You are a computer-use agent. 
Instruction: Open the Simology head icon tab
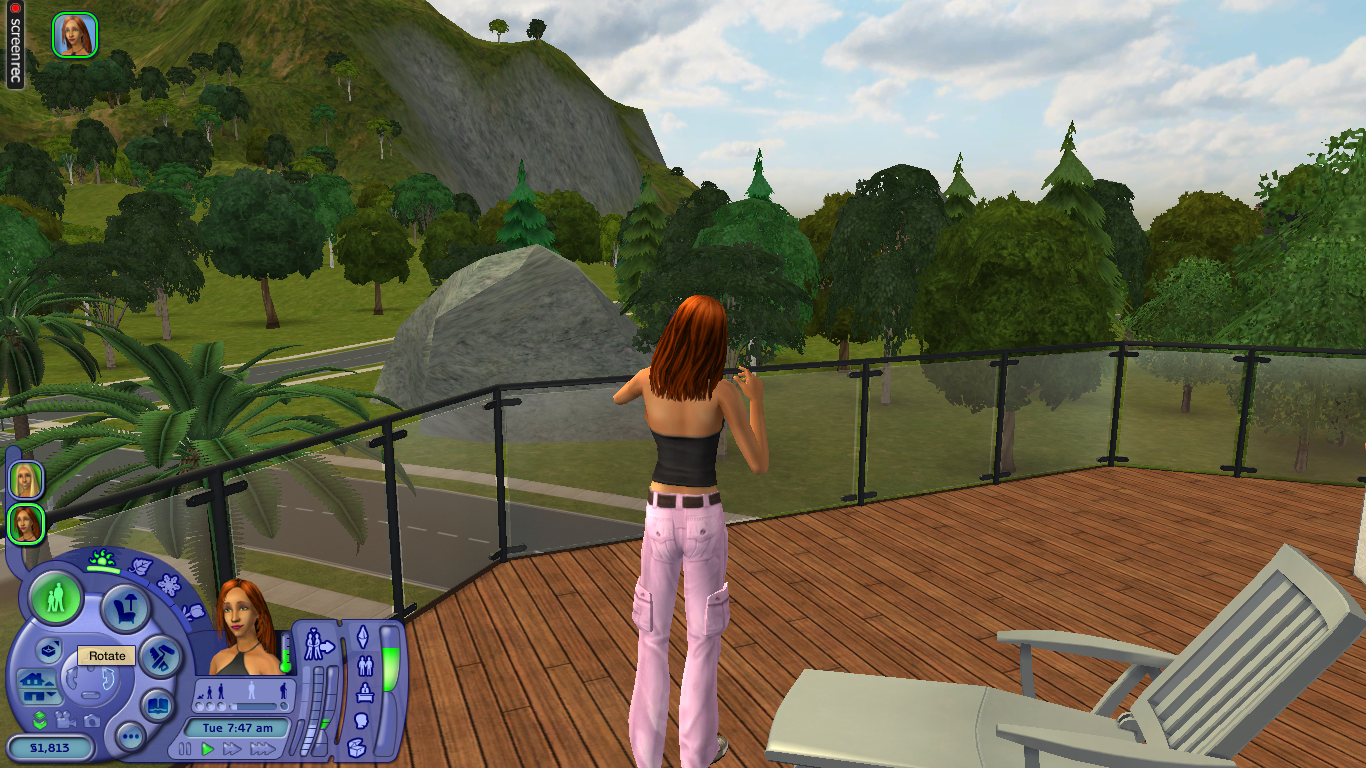point(363,718)
